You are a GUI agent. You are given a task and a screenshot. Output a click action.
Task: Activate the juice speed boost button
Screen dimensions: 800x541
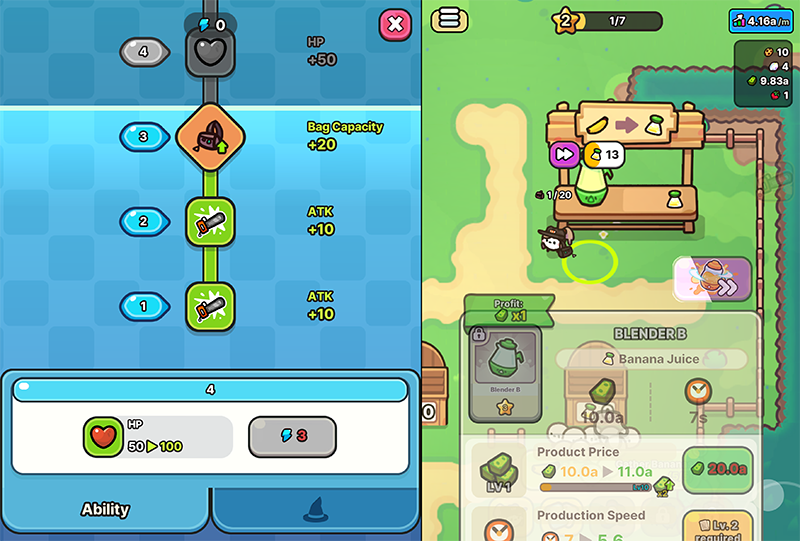[712, 279]
